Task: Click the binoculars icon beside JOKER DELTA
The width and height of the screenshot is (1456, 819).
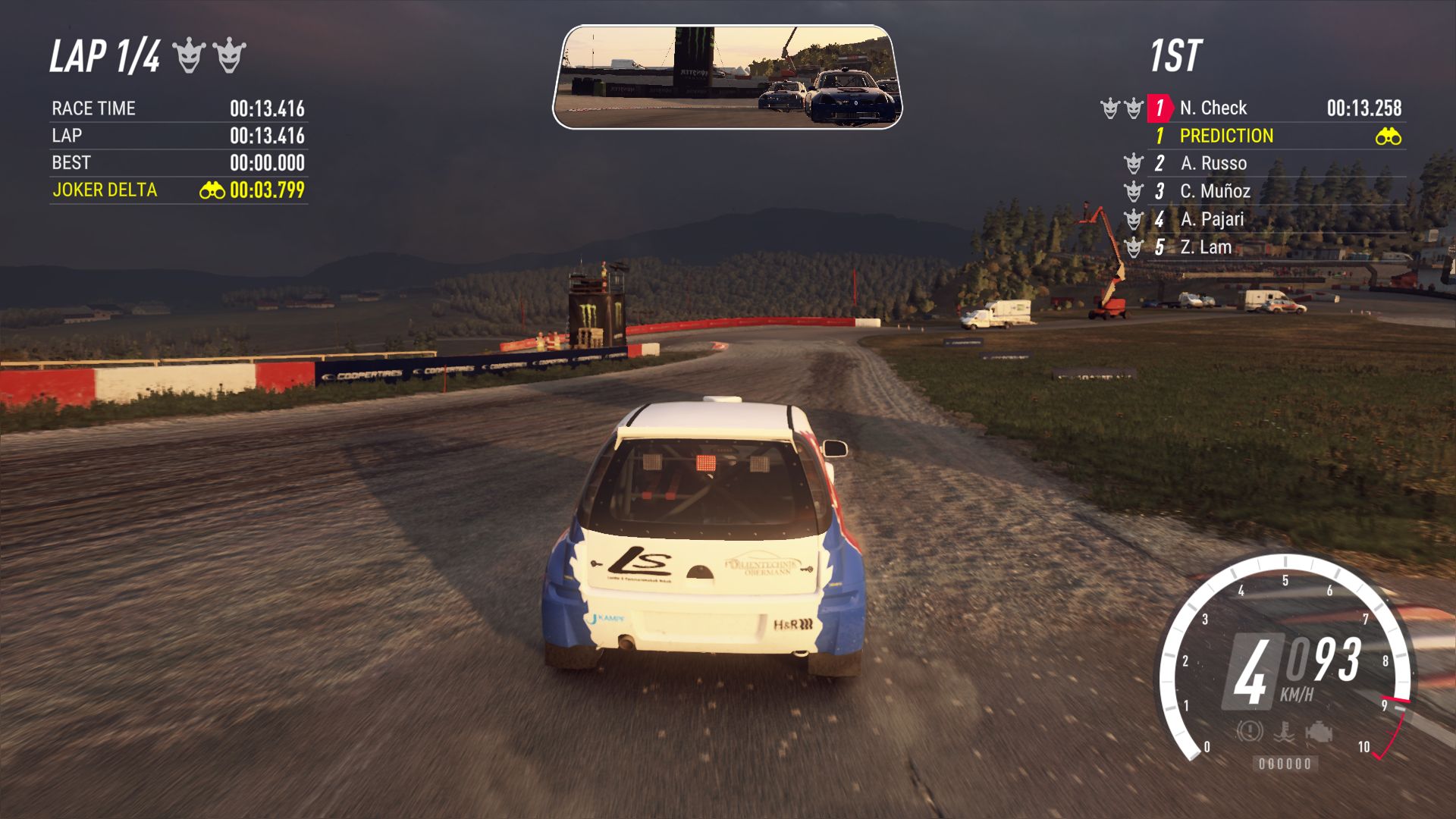Action: coord(212,190)
